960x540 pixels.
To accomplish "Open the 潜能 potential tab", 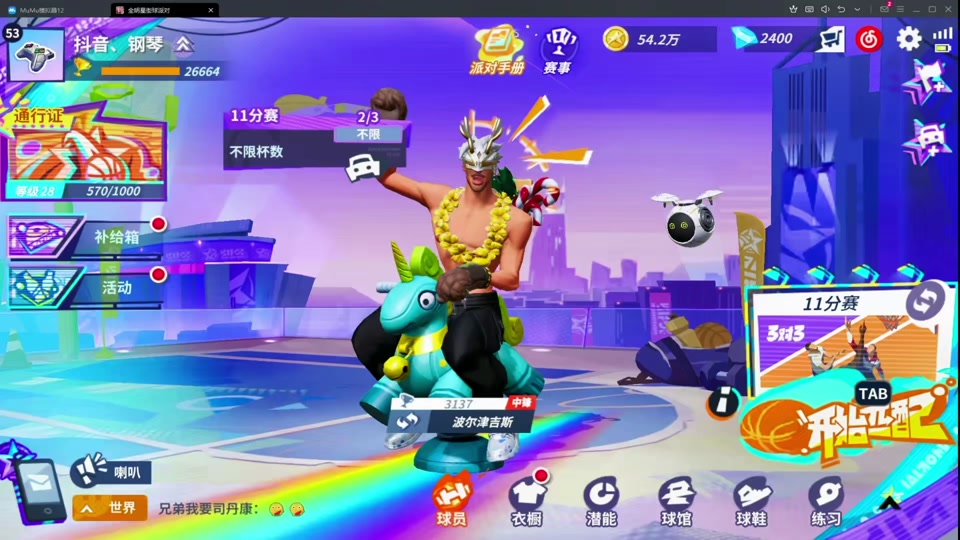I will pyautogui.click(x=601, y=501).
